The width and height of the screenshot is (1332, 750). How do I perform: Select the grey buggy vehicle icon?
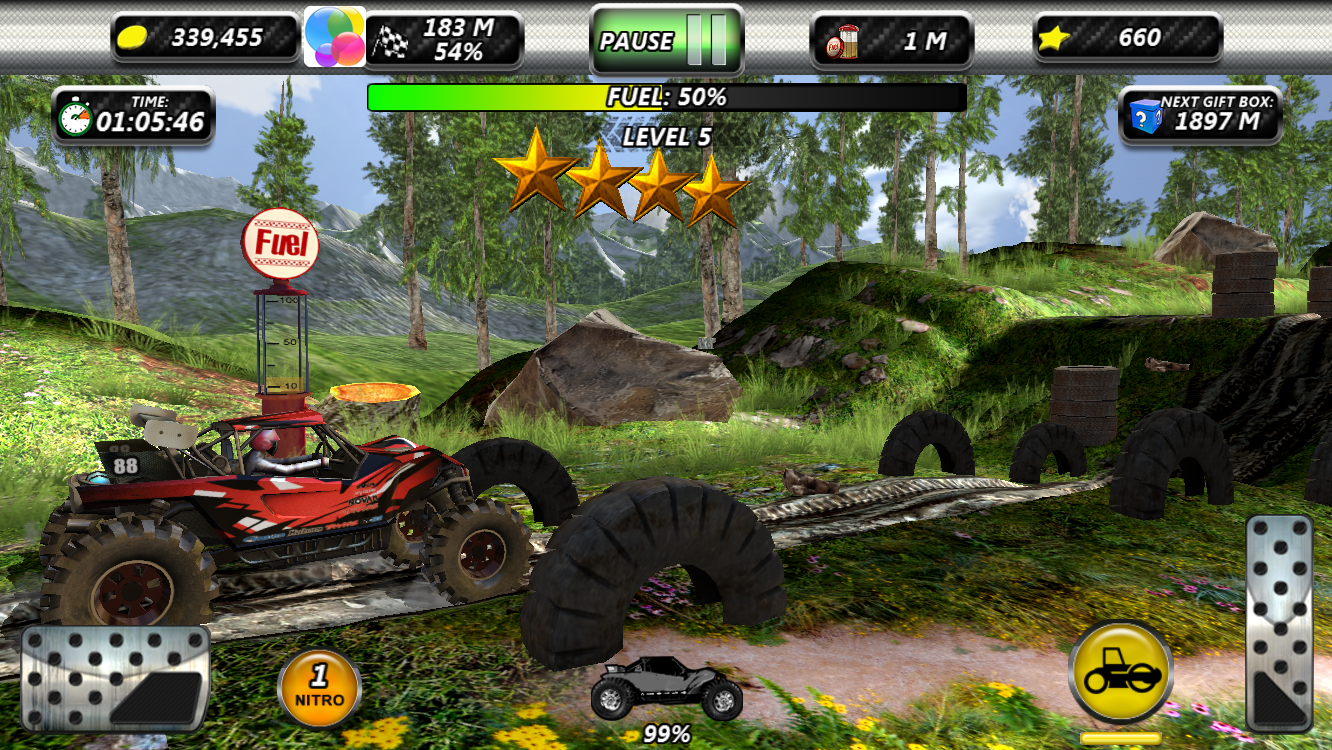pos(666,688)
